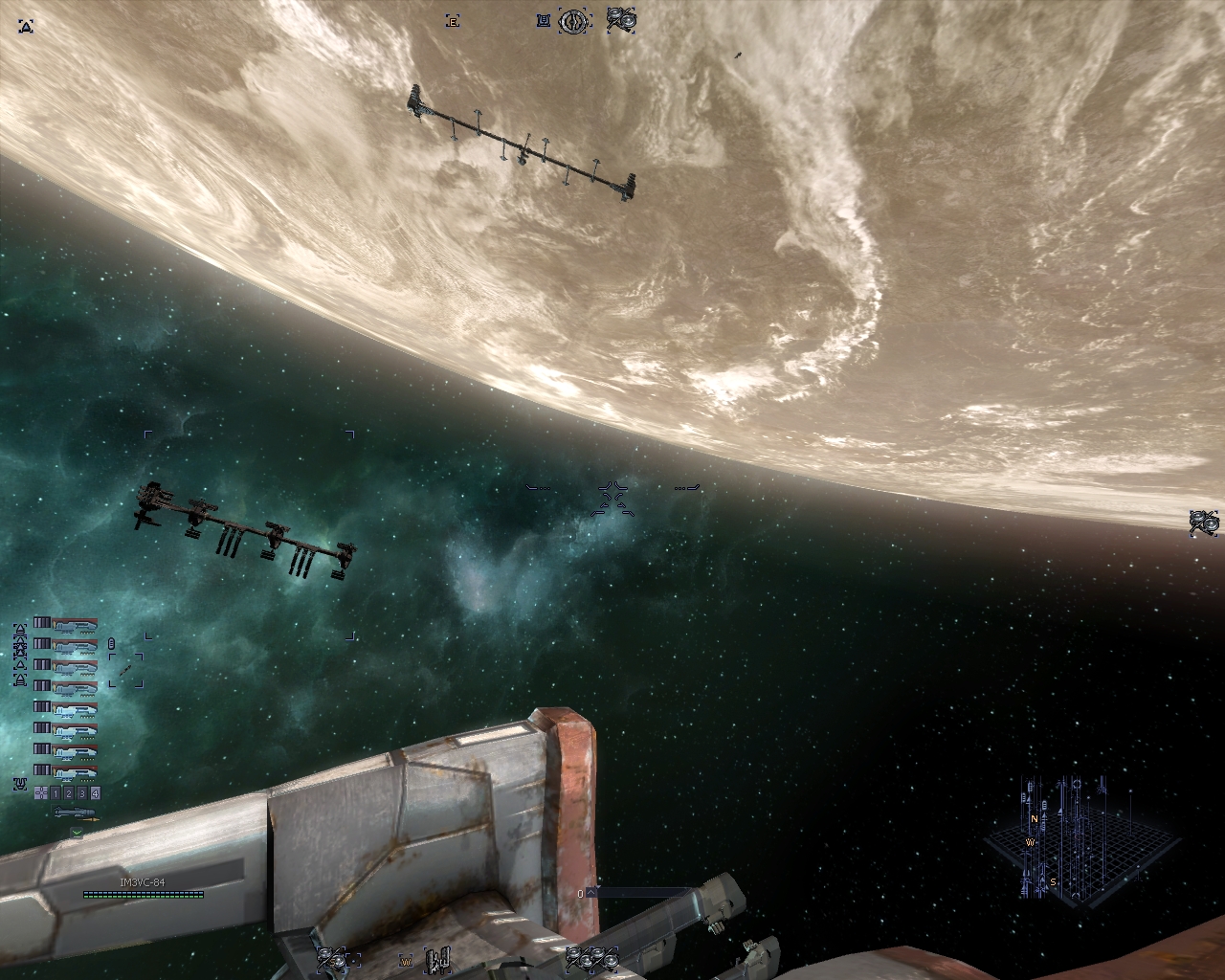Viewport: 1225px width, 980px height.
Task: Select the orange E marker at top
Action: tap(453, 21)
